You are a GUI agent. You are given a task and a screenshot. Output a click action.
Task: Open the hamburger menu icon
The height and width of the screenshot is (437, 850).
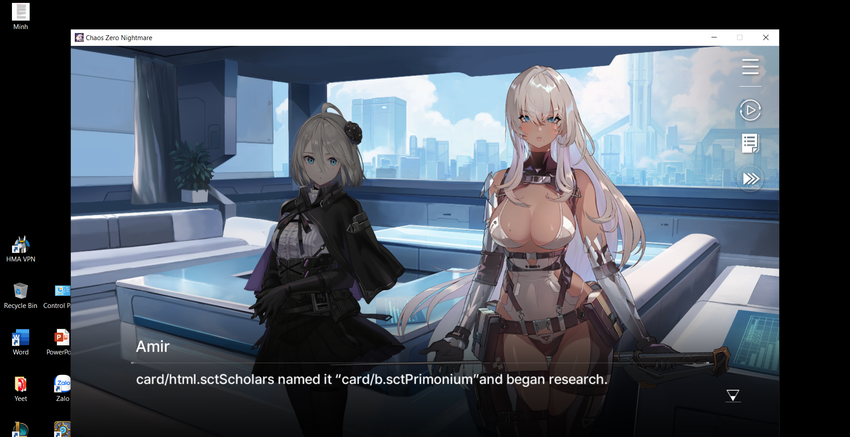pos(750,67)
